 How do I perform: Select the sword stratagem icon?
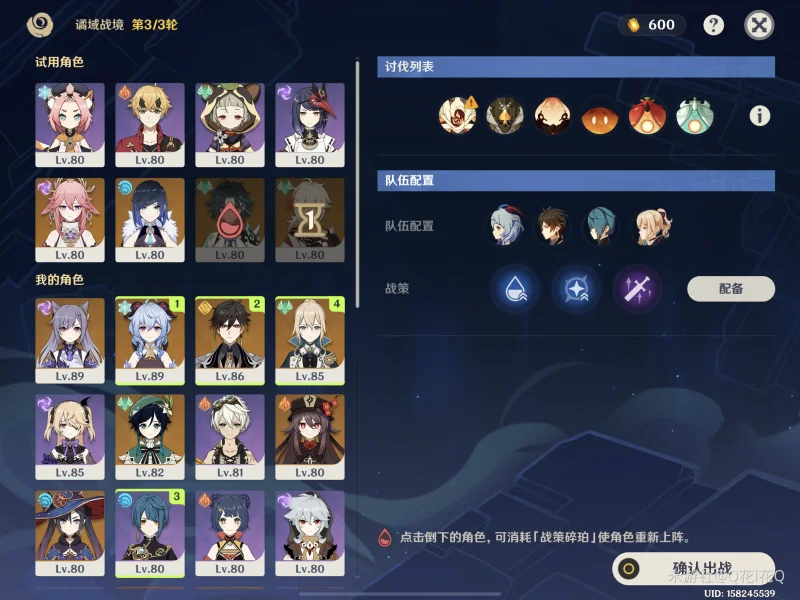point(637,289)
